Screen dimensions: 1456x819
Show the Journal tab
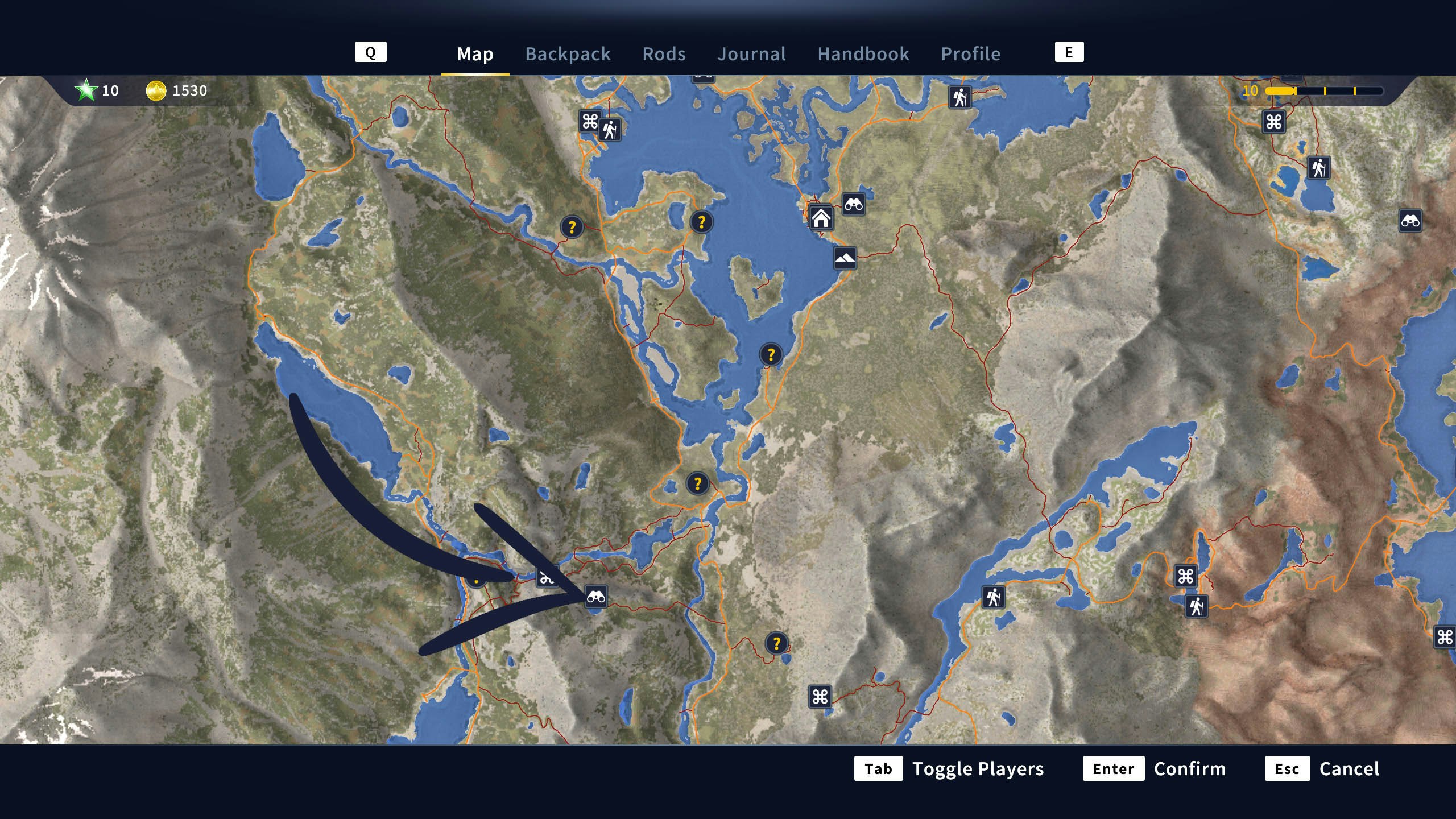(751, 54)
